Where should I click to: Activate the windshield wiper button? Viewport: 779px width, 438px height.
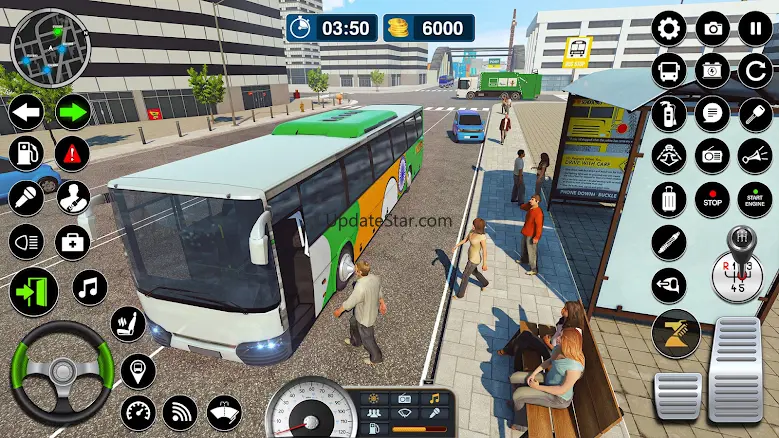pyautogui.click(x=223, y=411)
